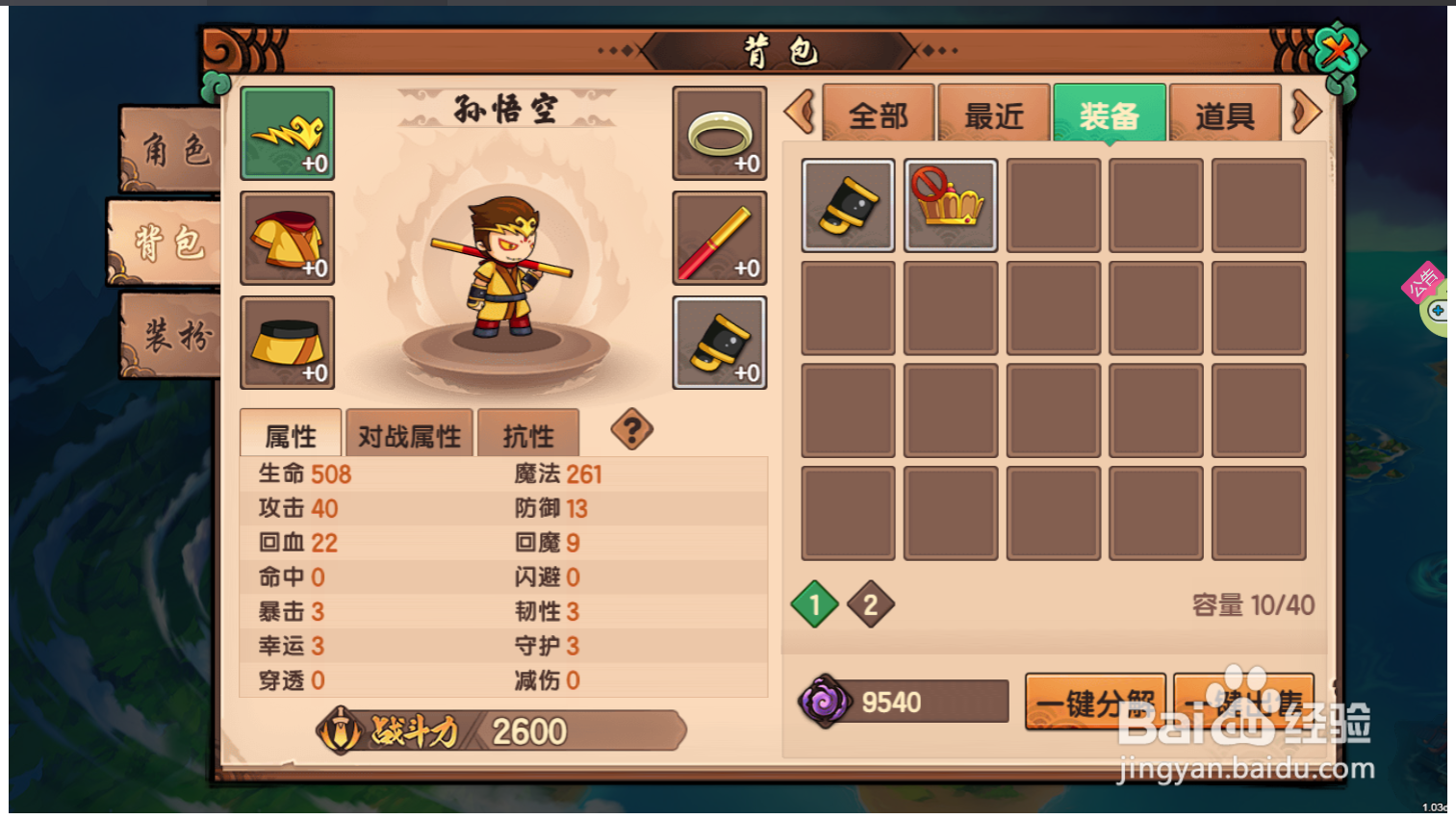This screenshot has height=819, width=1456.
Task: Expand tabs using the right arrow
Action: coord(1306,112)
